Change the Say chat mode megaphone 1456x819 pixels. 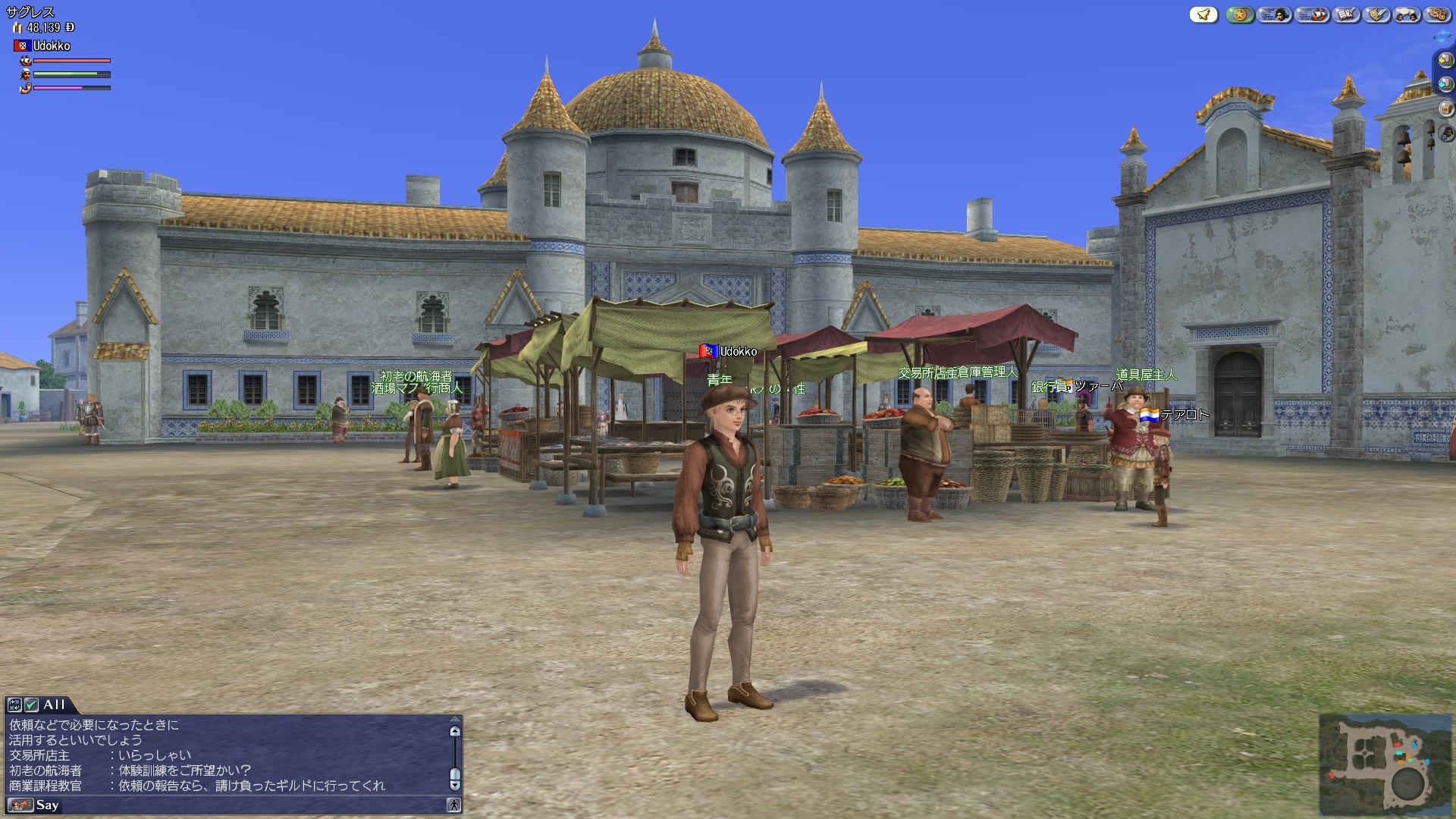(x=20, y=805)
